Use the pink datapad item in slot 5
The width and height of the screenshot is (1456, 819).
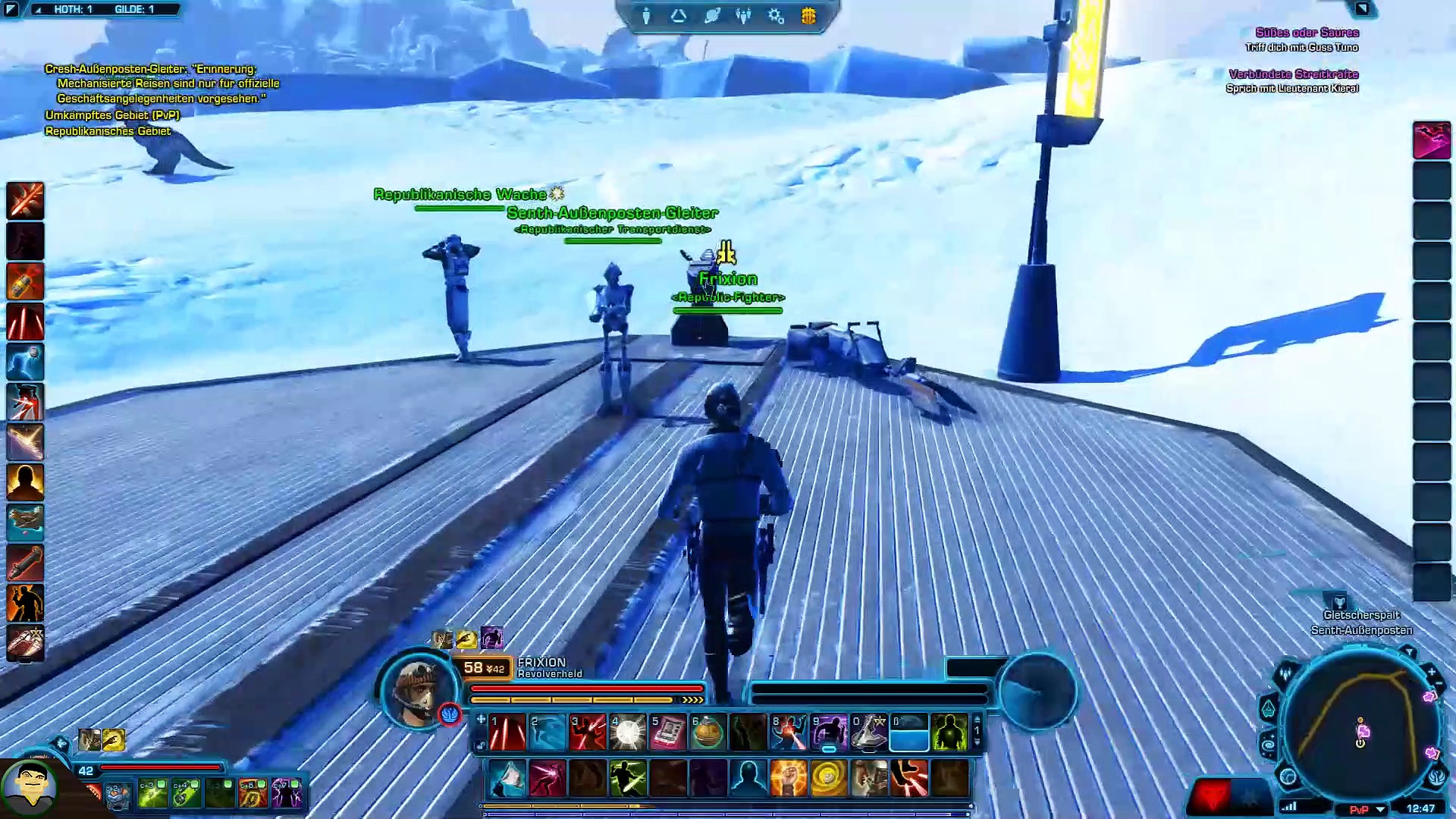click(668, 733)
